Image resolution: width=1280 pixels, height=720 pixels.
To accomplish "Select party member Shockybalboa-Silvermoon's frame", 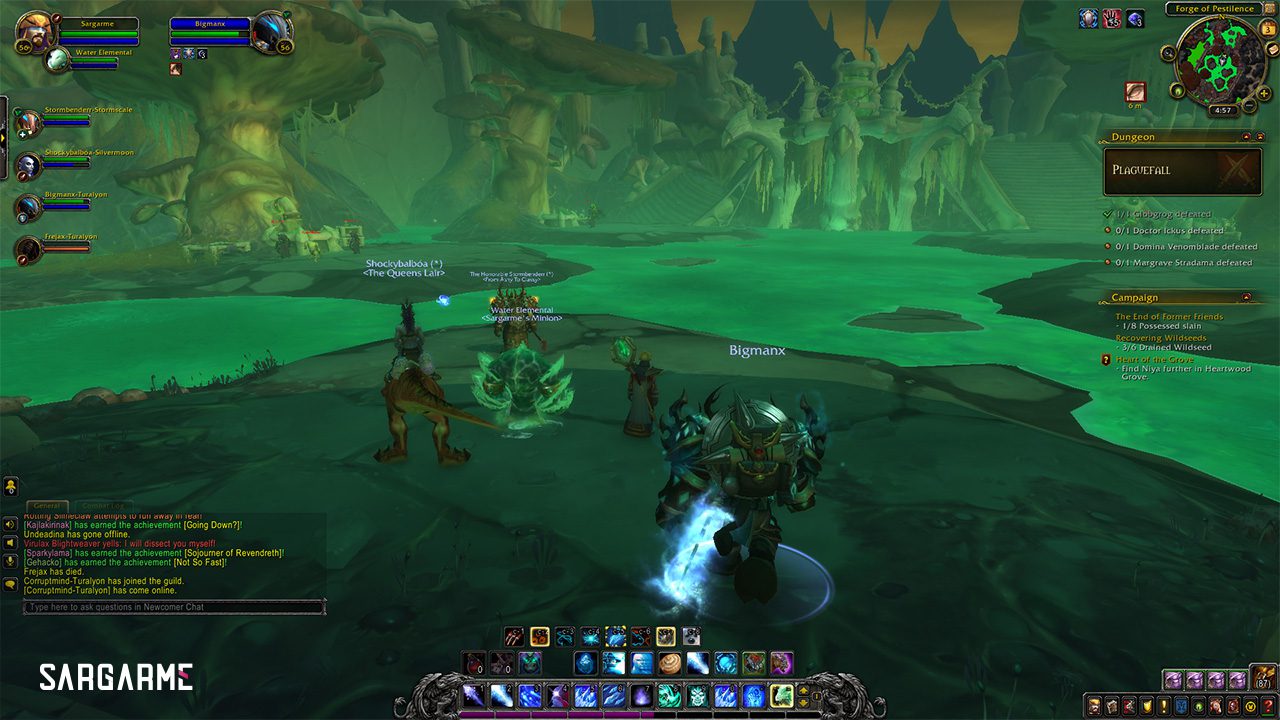I will point(28,166).
